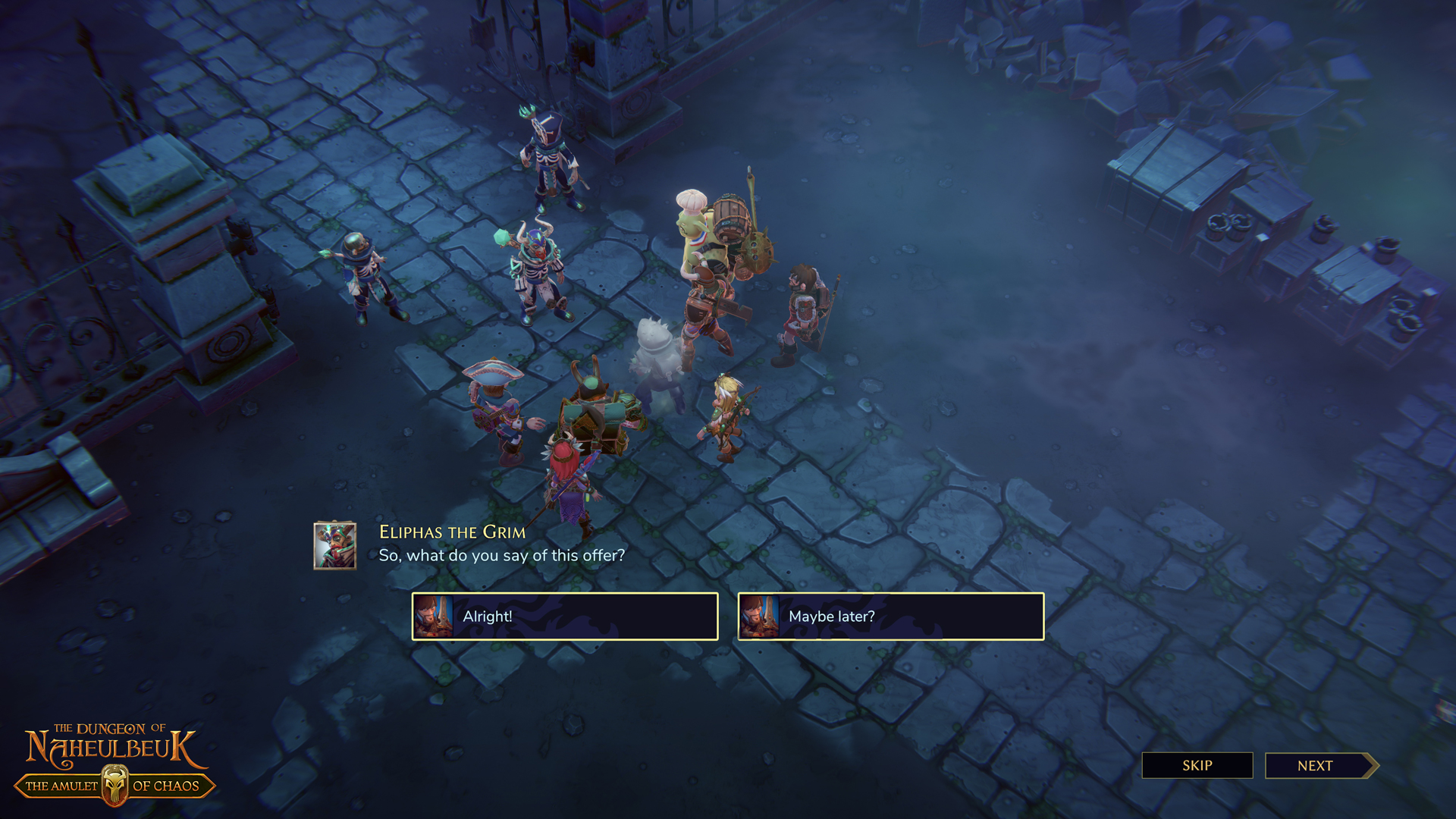Choose the "Alright!" dialogue reply
Screen dimensions: 1456x819
click(x=565, y=617)
